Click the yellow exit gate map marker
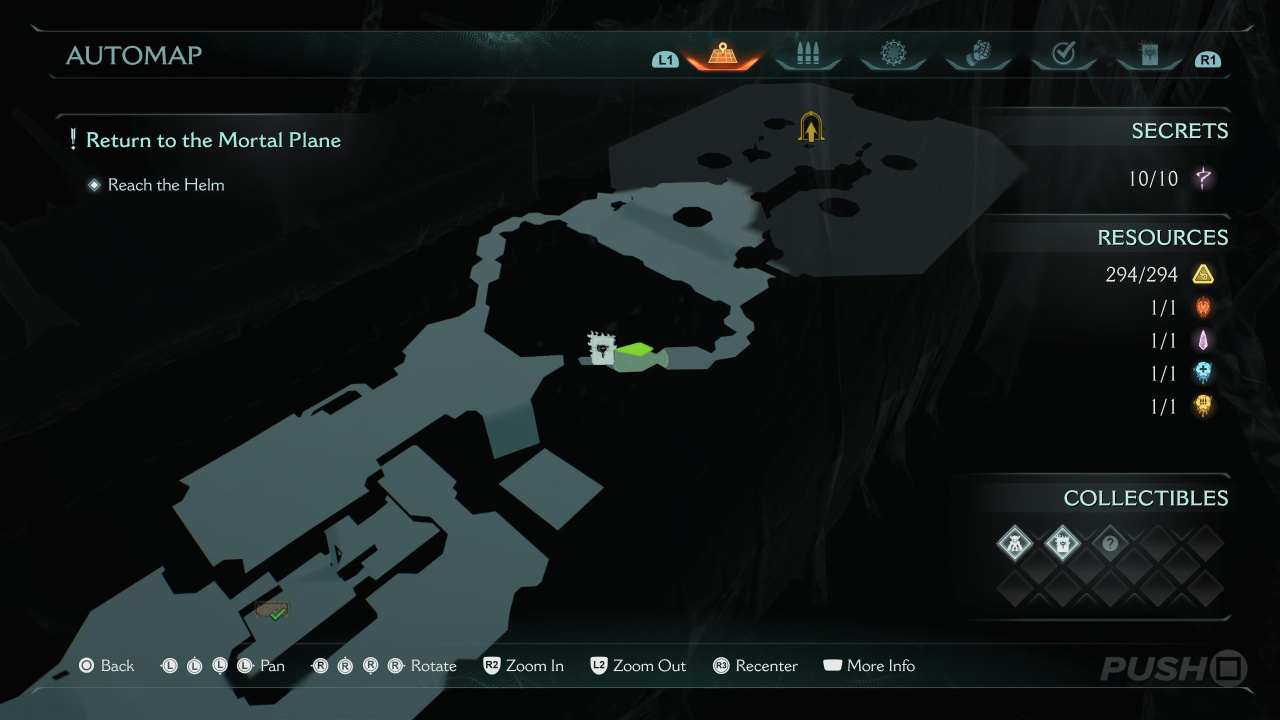The height and width of the screenshot is (720, 1280). pos(810,127)
